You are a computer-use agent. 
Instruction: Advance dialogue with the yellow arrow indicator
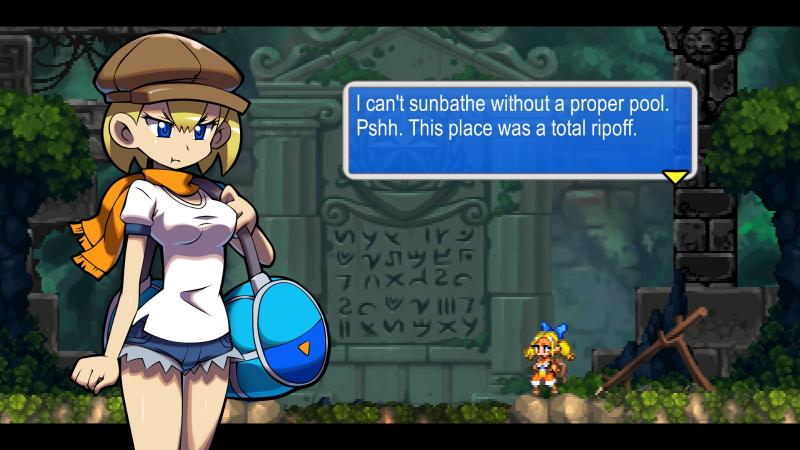pos(676,177)
